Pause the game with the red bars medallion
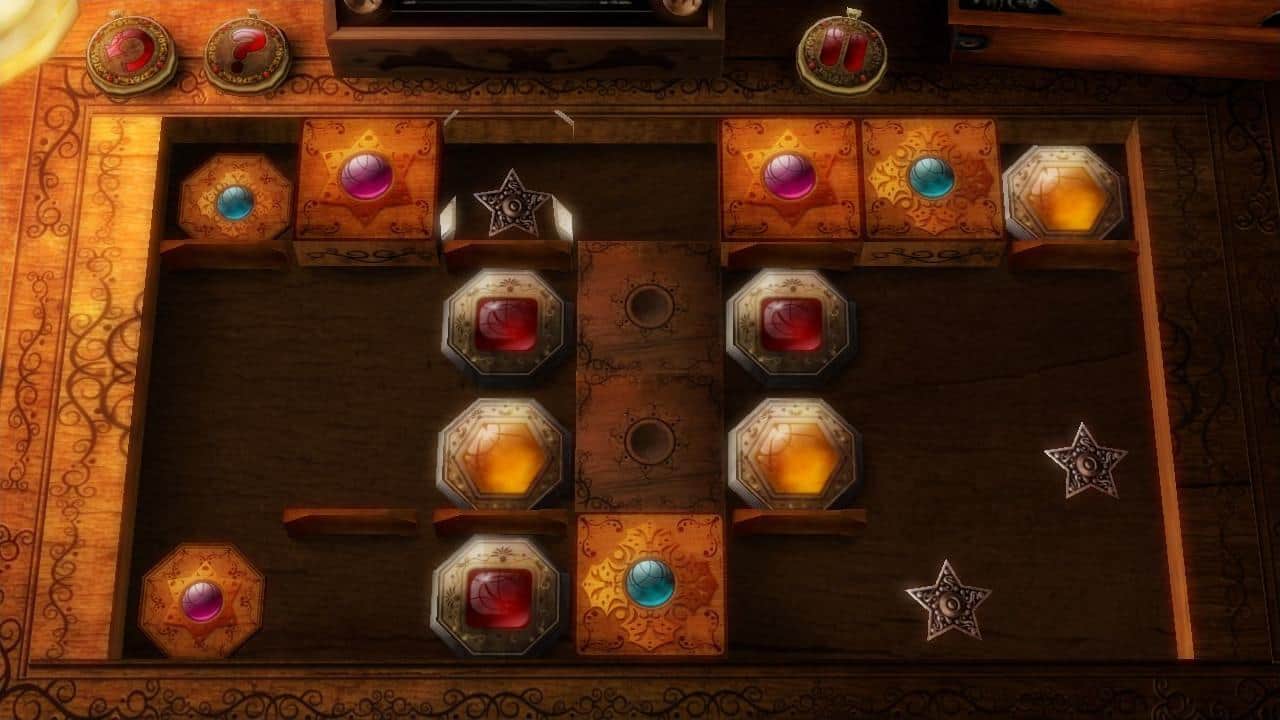This screenshot has height=720, width=1280. click(x=841, y=51)
